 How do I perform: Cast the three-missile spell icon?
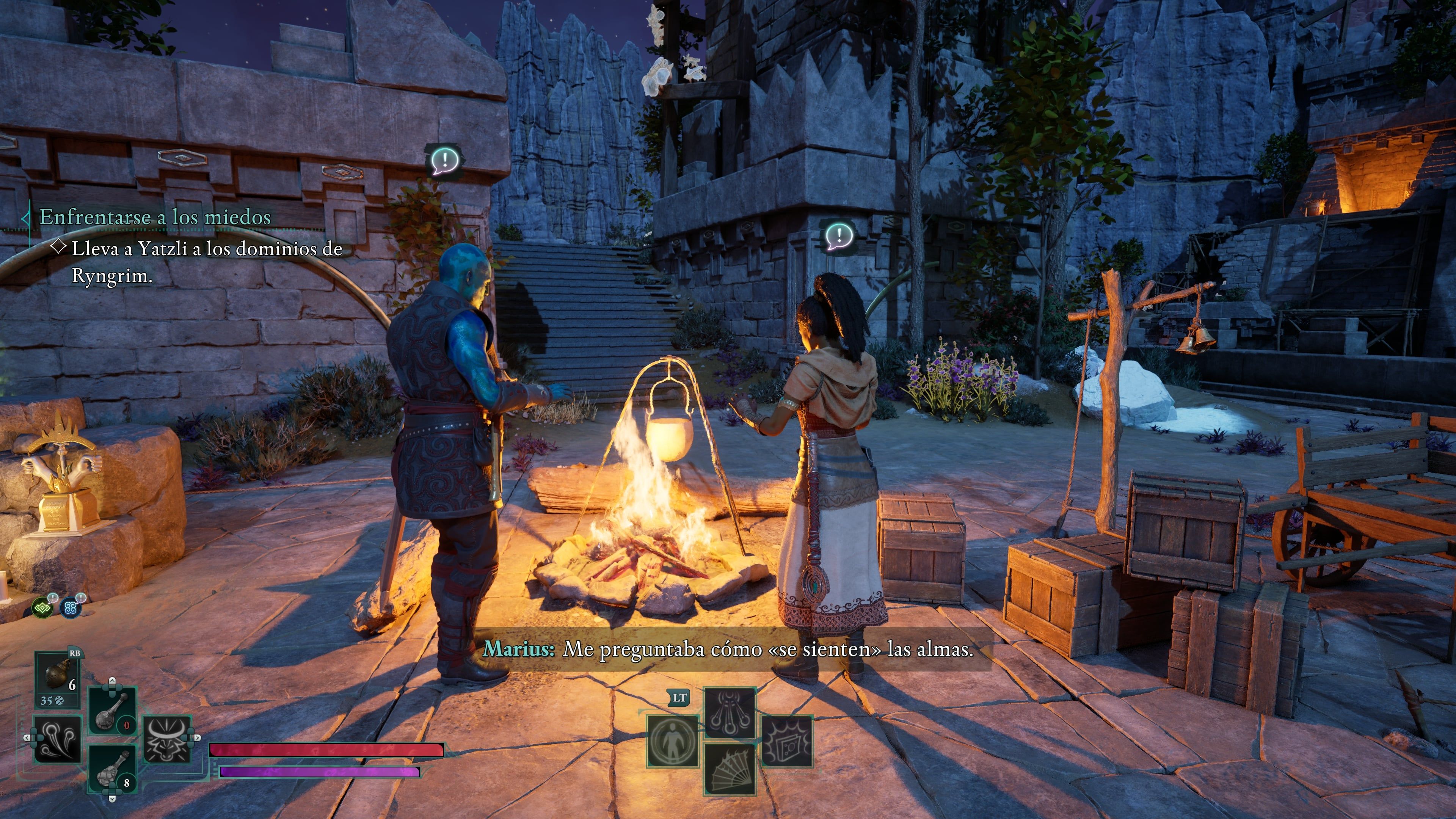point(730,713)
